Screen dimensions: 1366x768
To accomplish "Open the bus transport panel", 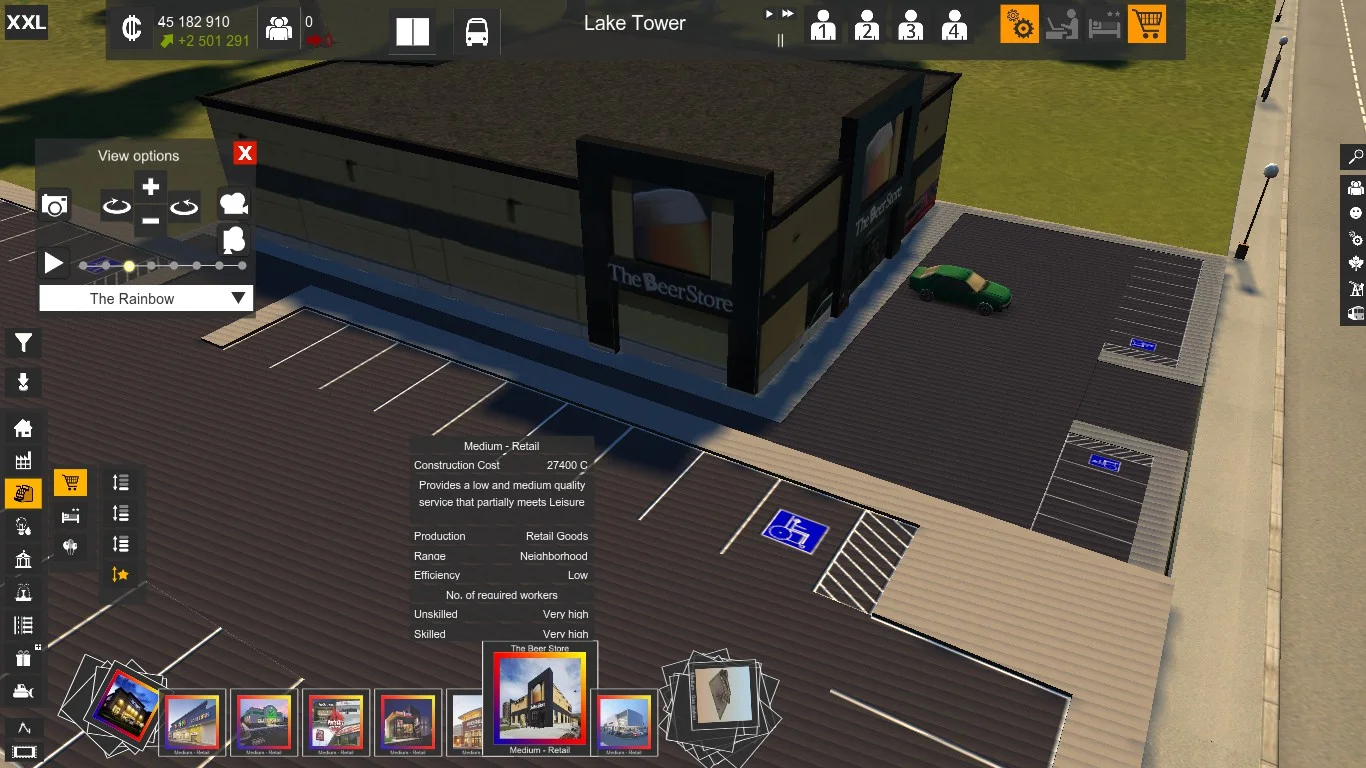I will 477,32.
